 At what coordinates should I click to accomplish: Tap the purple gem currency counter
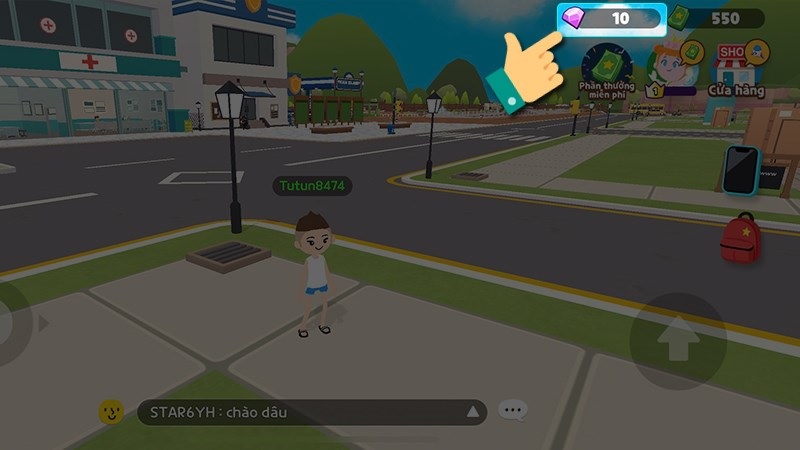pos(612,19)
